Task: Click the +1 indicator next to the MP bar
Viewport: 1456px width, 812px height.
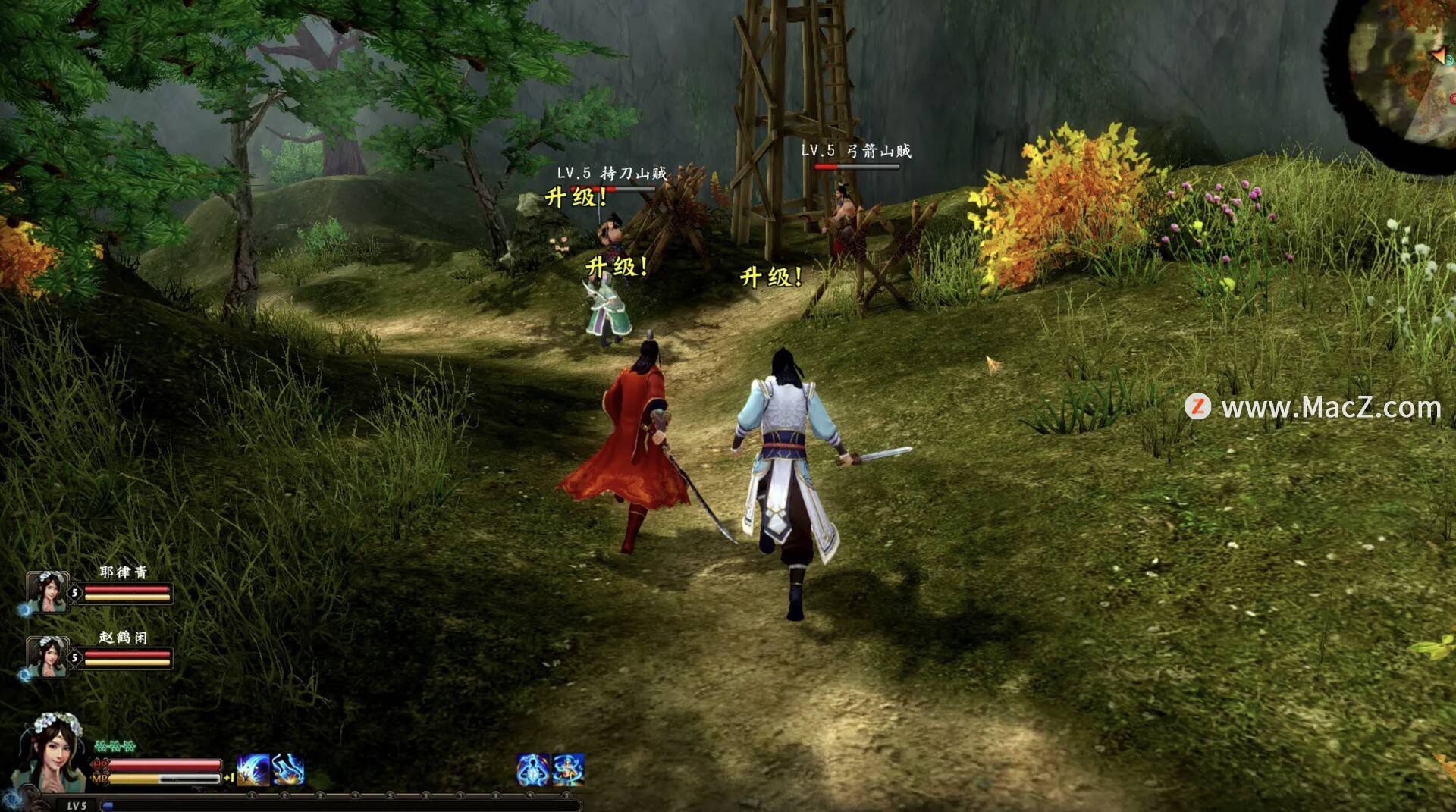Action: tap(229, 777)
